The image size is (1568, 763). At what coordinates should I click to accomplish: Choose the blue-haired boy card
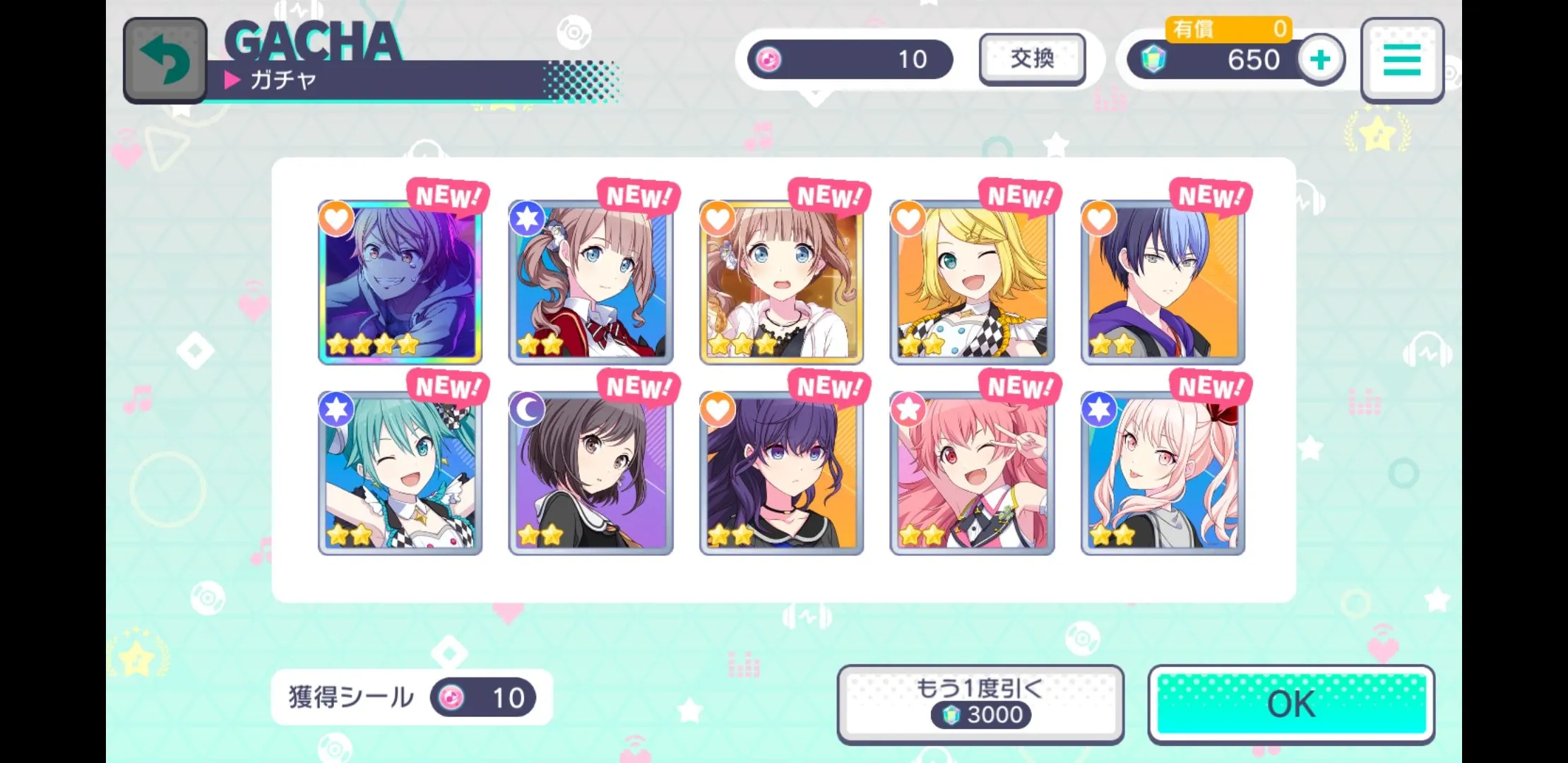click(1163, 283)
